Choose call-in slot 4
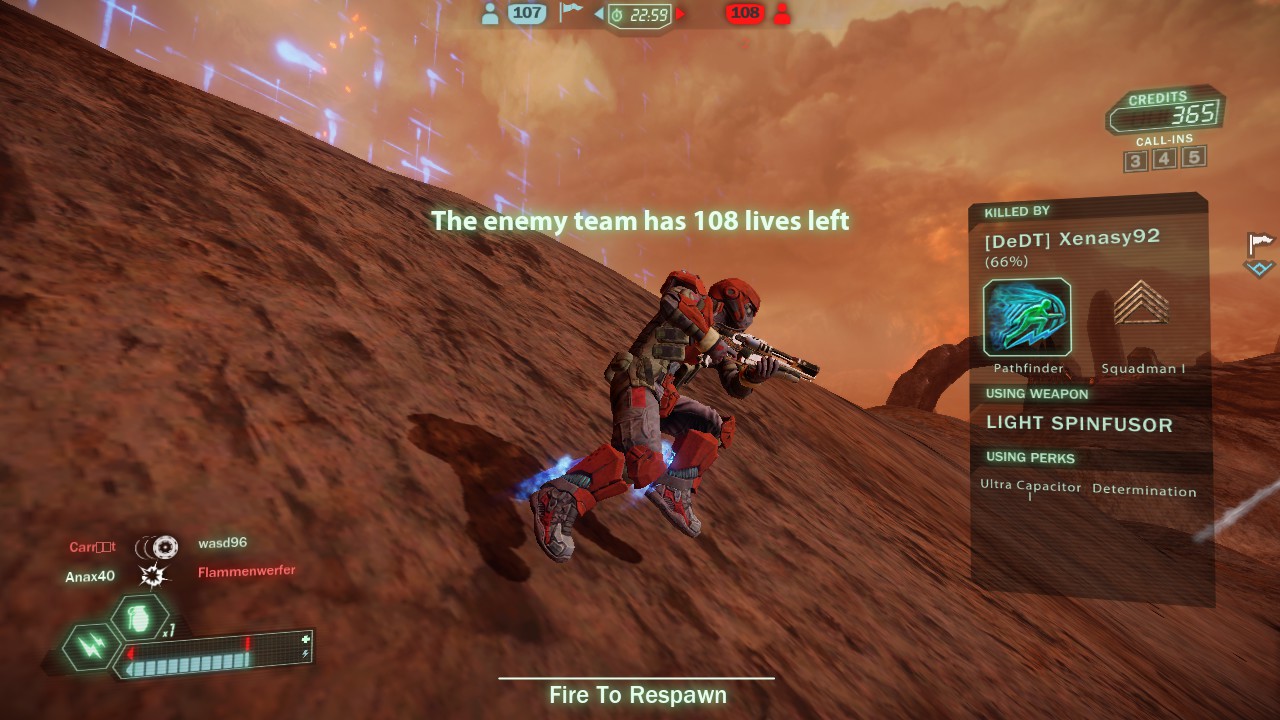The height and width of the screenshot is (720, 1280). pyautogui.click(x=1164, y=159)
